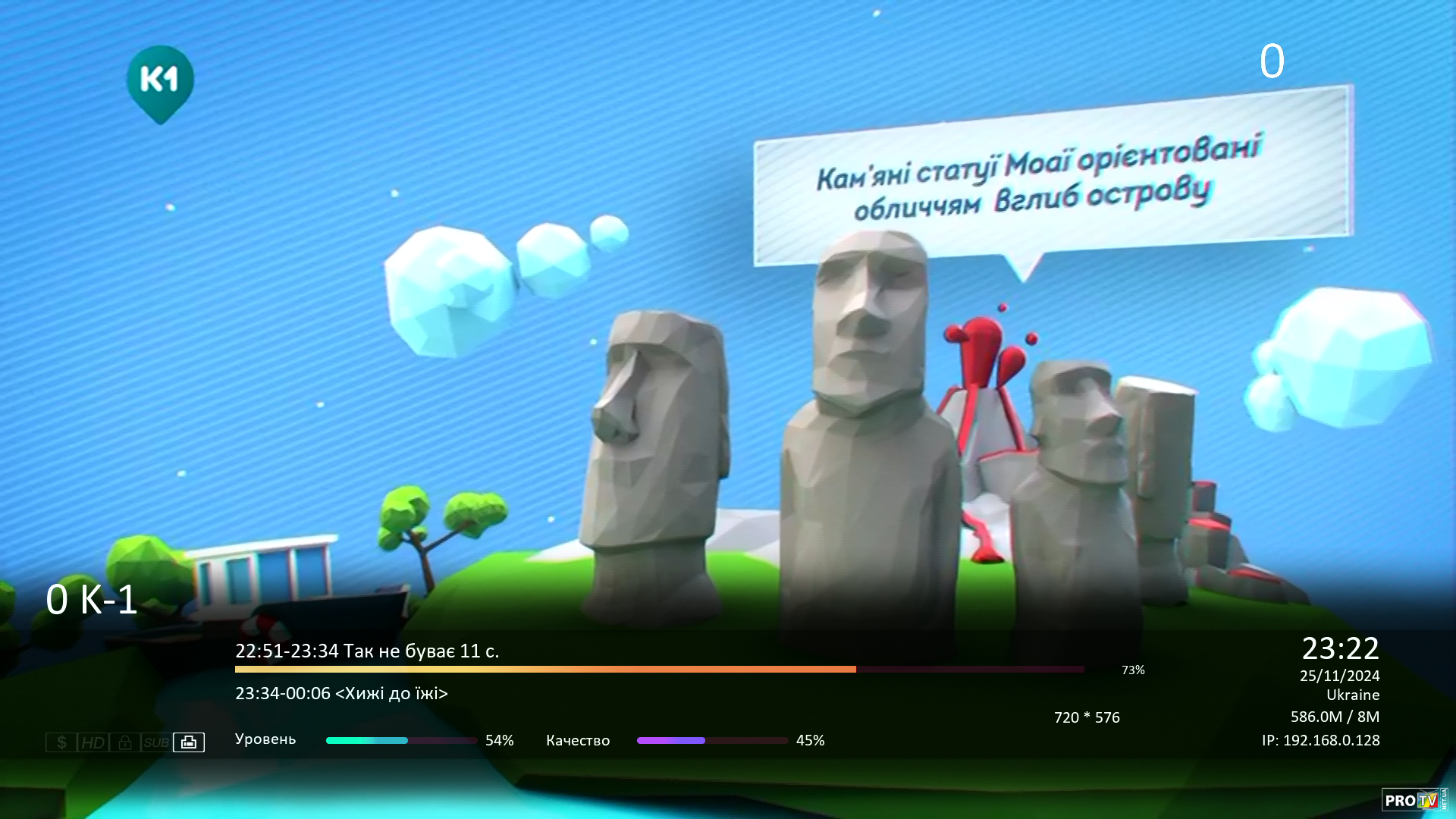Select current program "Так не буває 11 с."
Screen dimensions: 1456x819
(367, 651)
